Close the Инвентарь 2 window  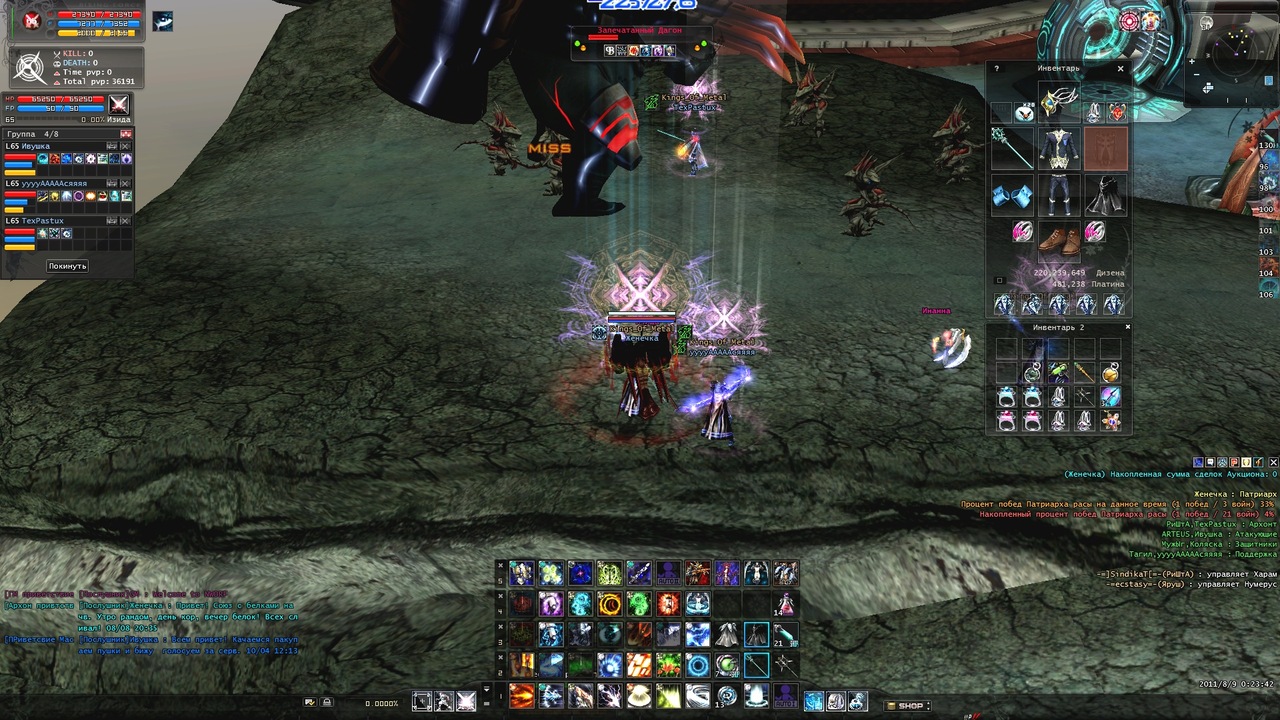1127,327
